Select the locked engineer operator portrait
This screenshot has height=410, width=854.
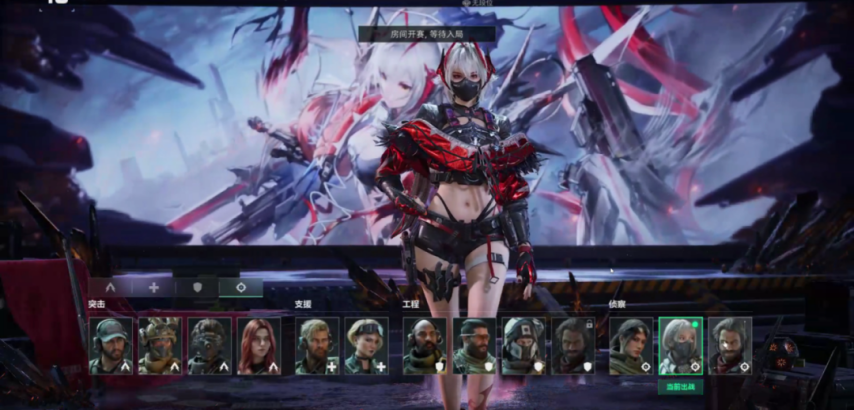click(x=574, y=346)
